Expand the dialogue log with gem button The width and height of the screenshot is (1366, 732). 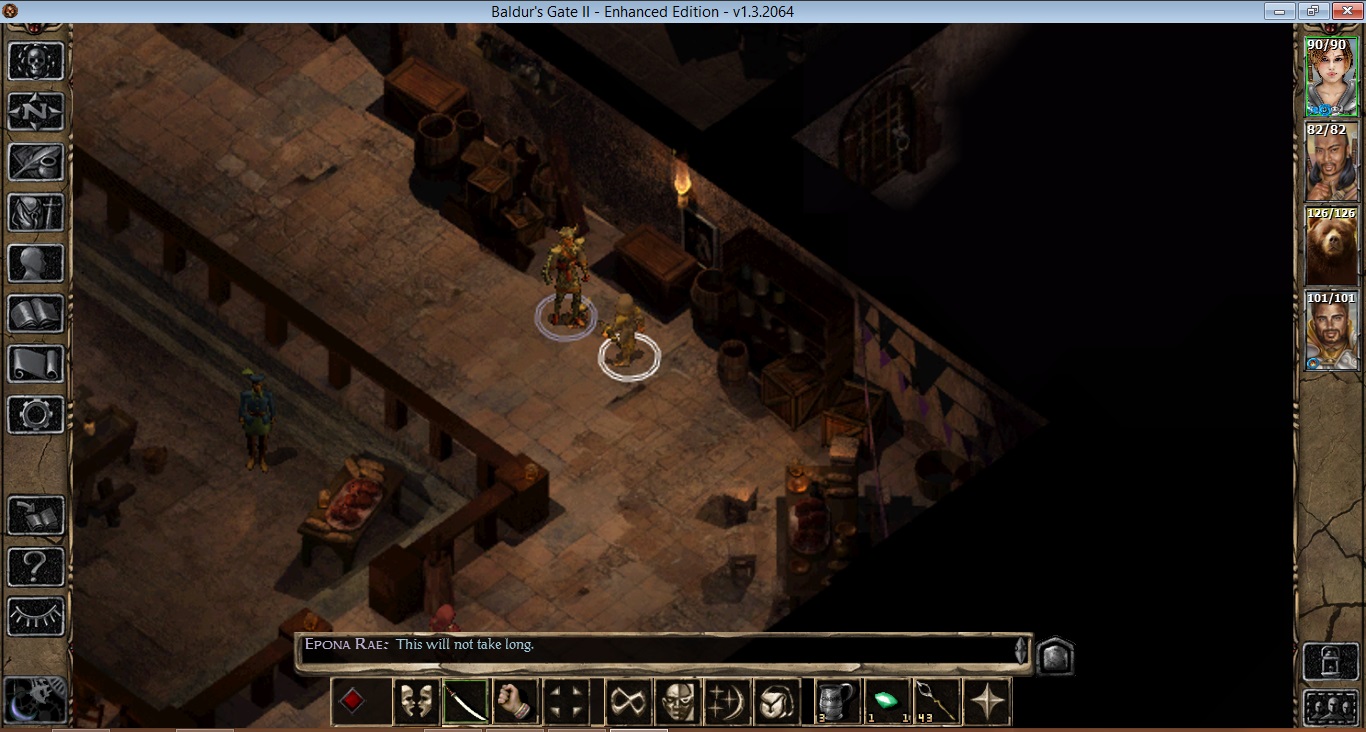click(x=1054, y=655)
